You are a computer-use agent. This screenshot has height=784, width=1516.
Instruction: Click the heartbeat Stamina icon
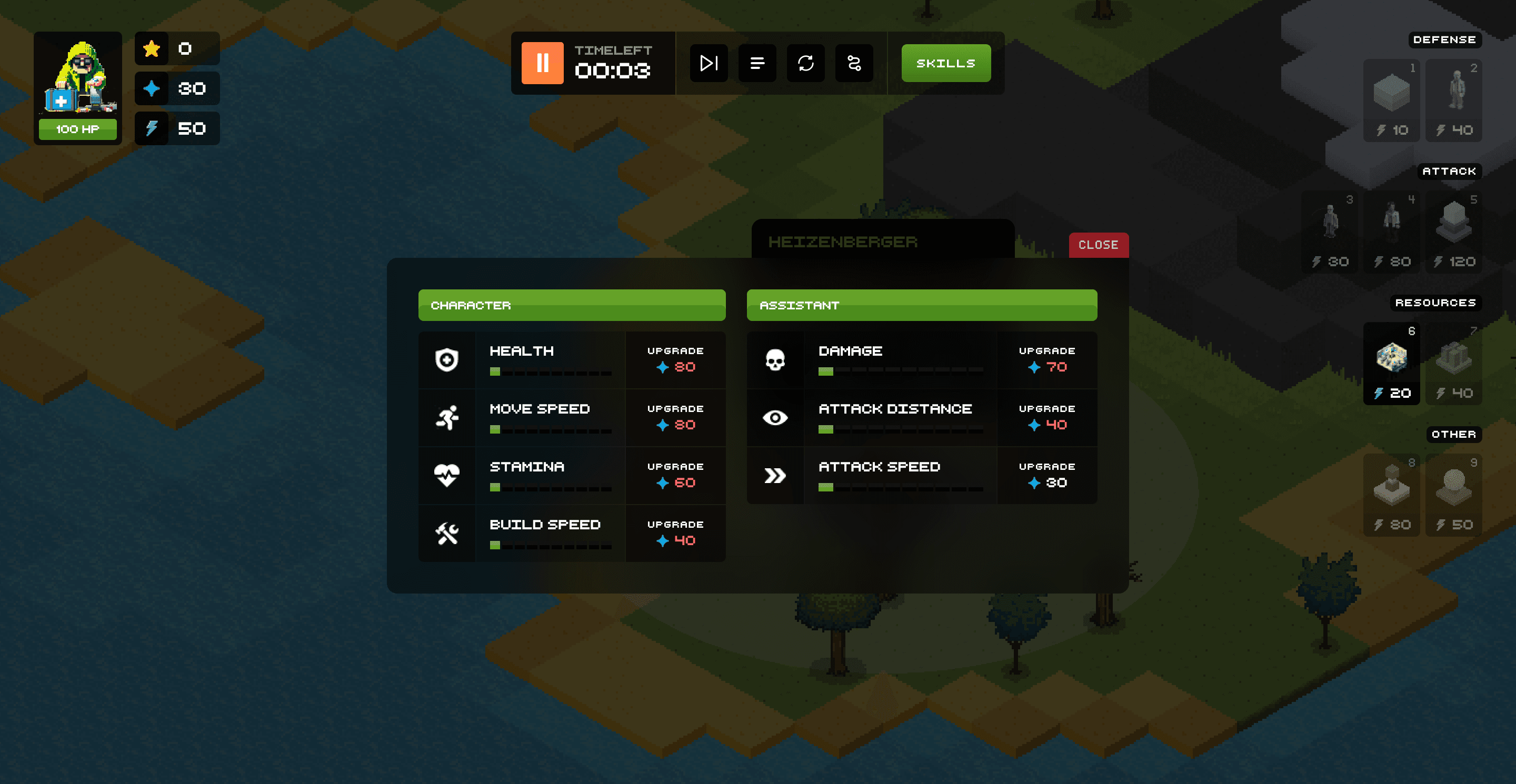[447, 475]
